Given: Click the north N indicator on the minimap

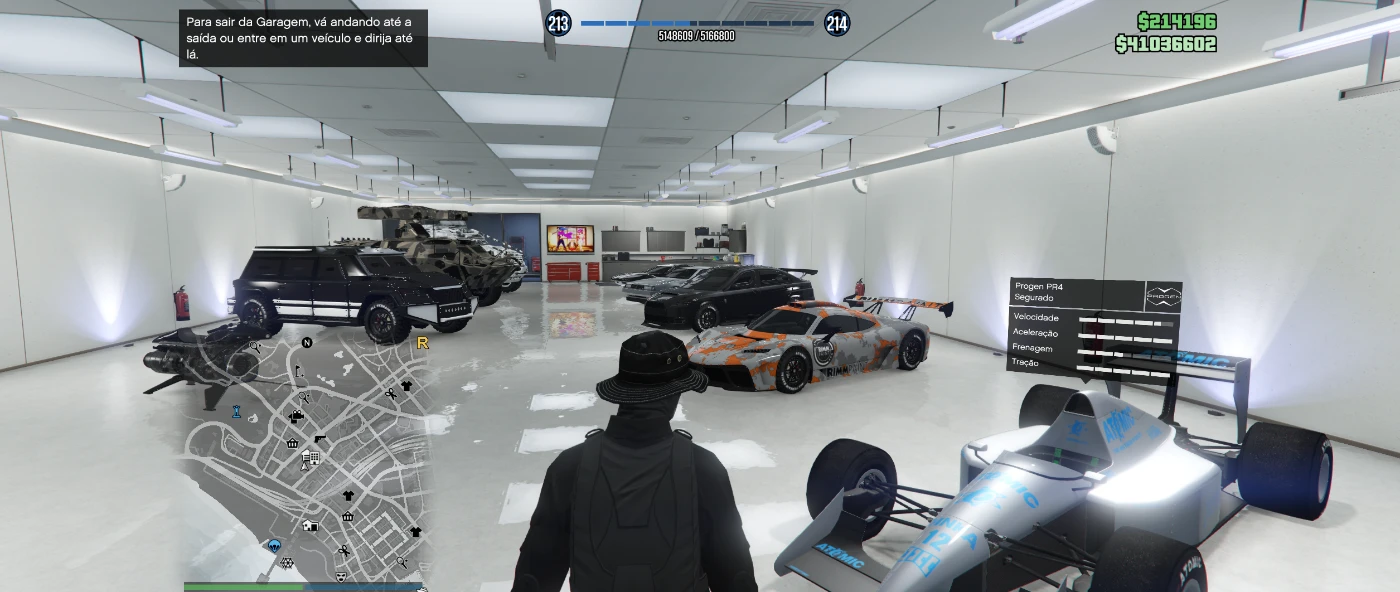Looking at the screenshot, I should pyautogui.click(x=307, y=343).
